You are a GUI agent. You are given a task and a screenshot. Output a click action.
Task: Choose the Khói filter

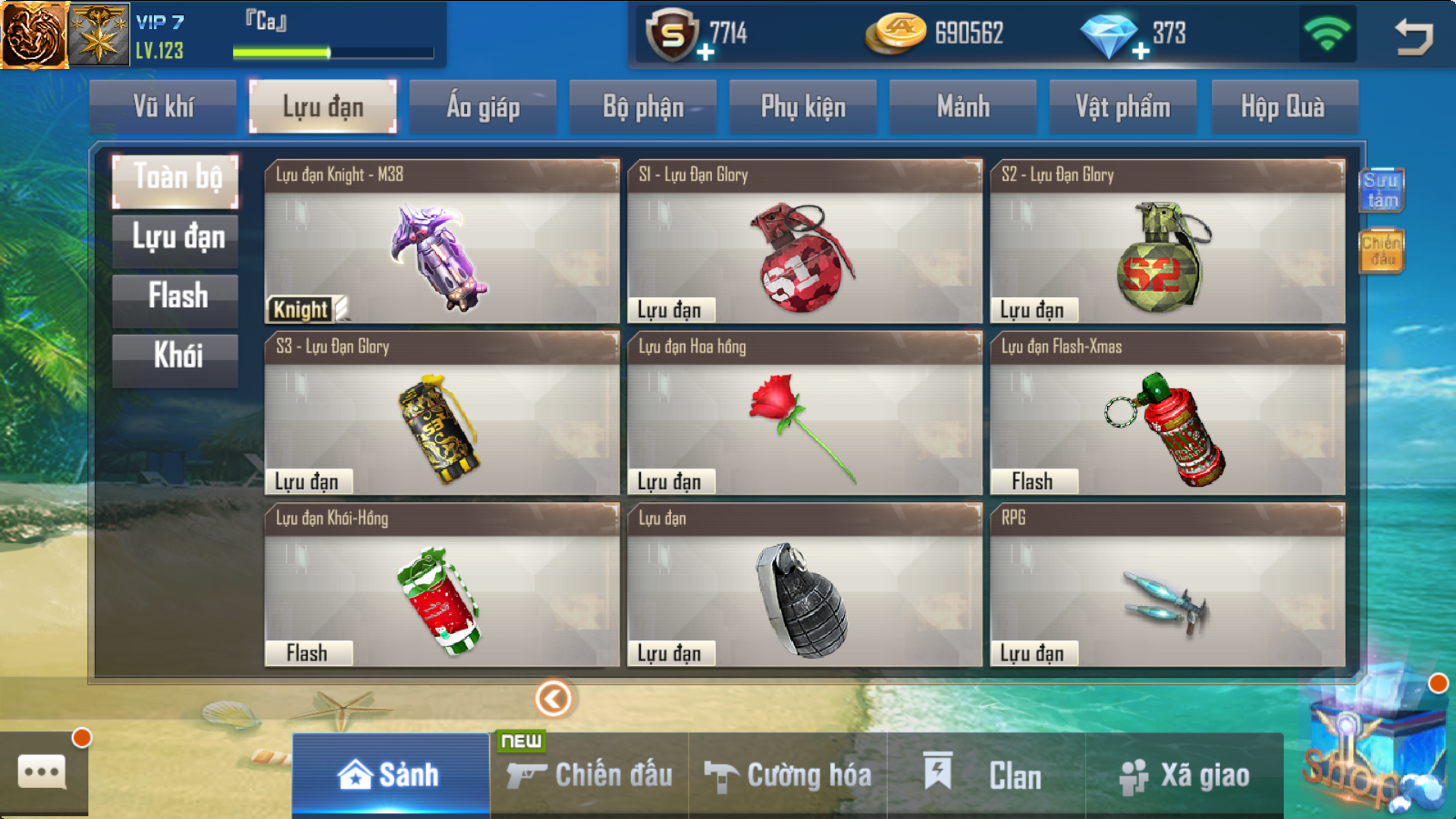(x=176, y=356)
